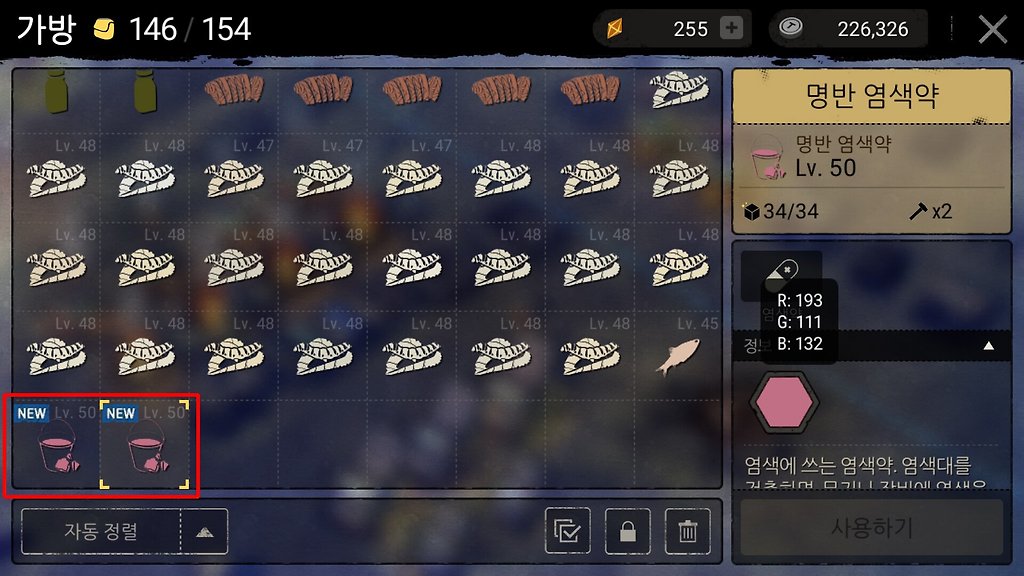Click the 자동 정렬 auto-sort button
Image resolution: width=1024 pixels, height=576 pixels.
tap(100, 531)
